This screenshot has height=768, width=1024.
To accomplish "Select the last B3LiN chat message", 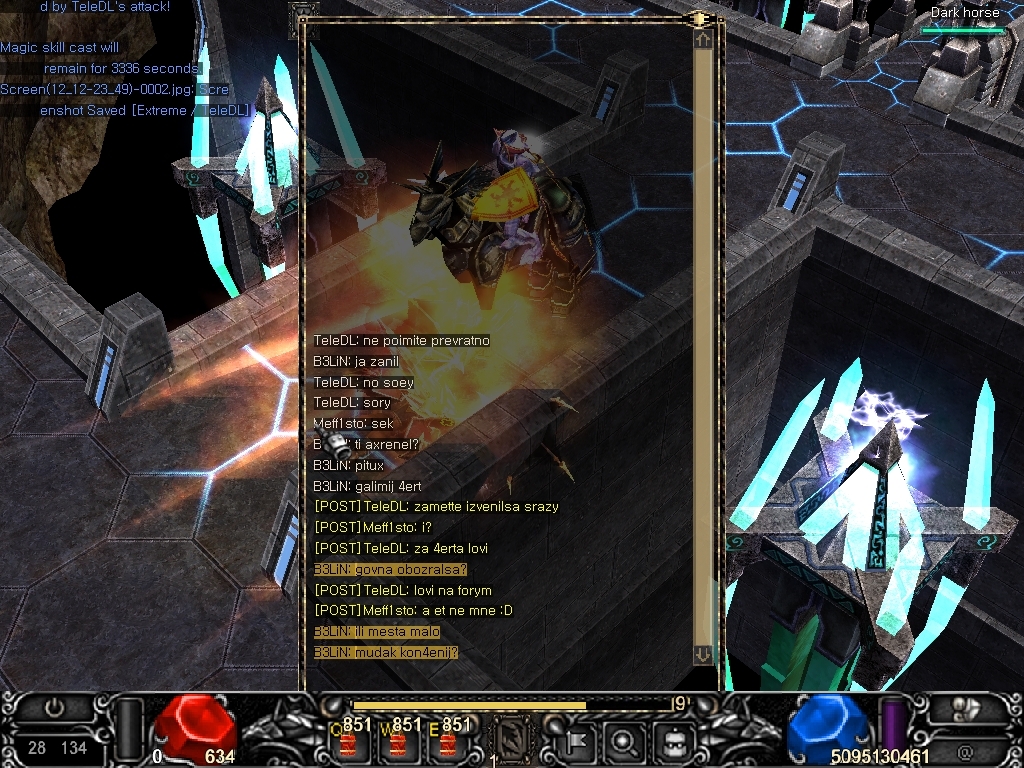I will click(386, 652).
